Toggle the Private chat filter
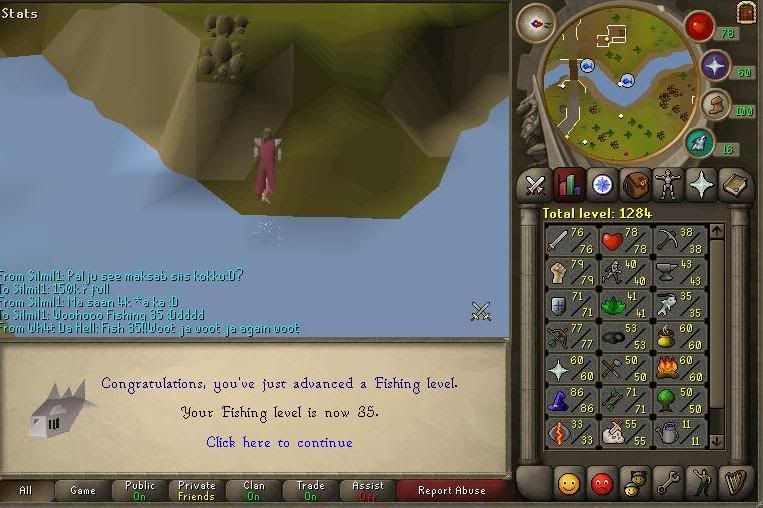The height and width of the screenshot is (508, 763). (x=196, y=490)
